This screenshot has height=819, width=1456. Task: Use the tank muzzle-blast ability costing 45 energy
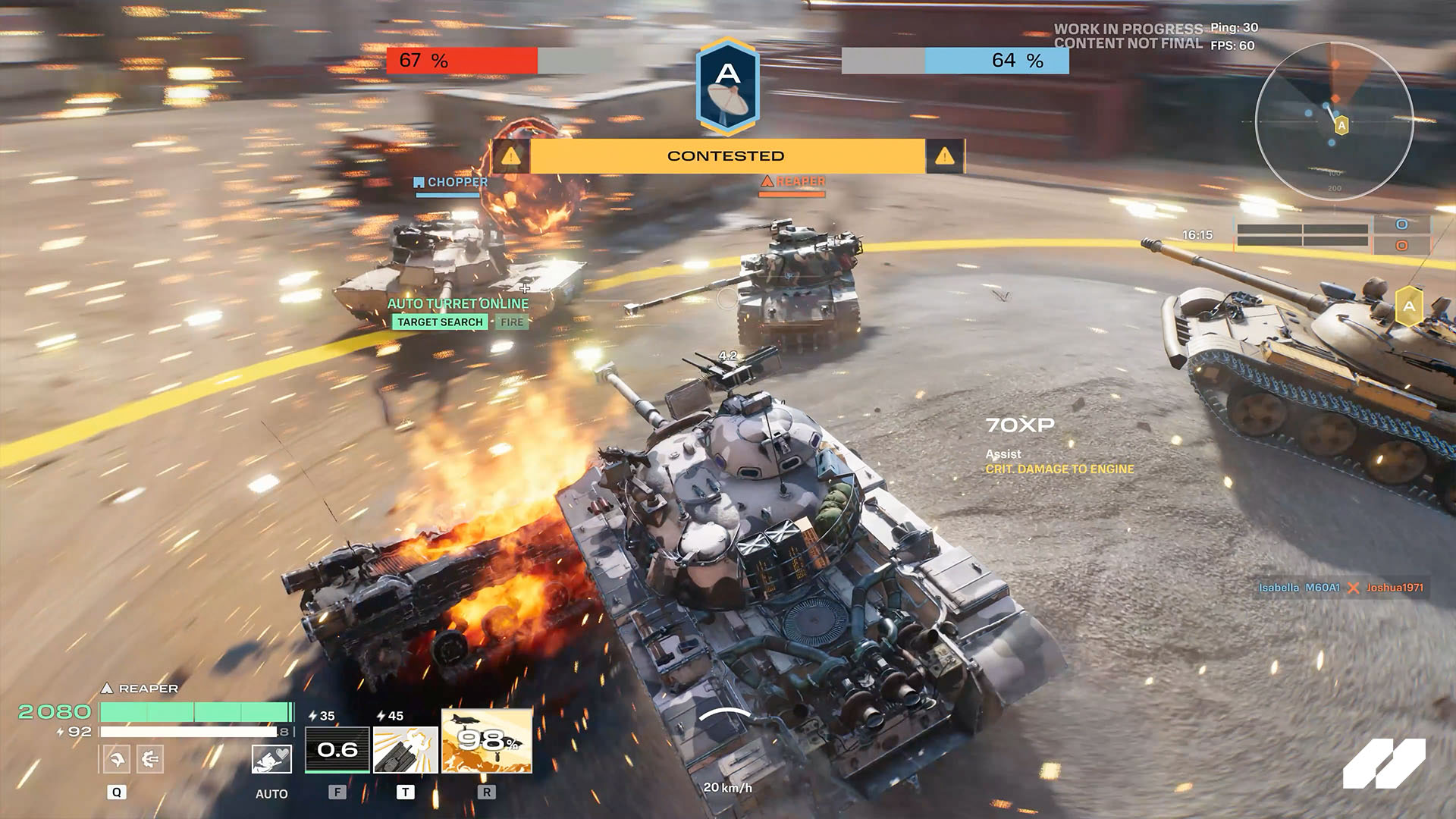(x=406, y=749)
